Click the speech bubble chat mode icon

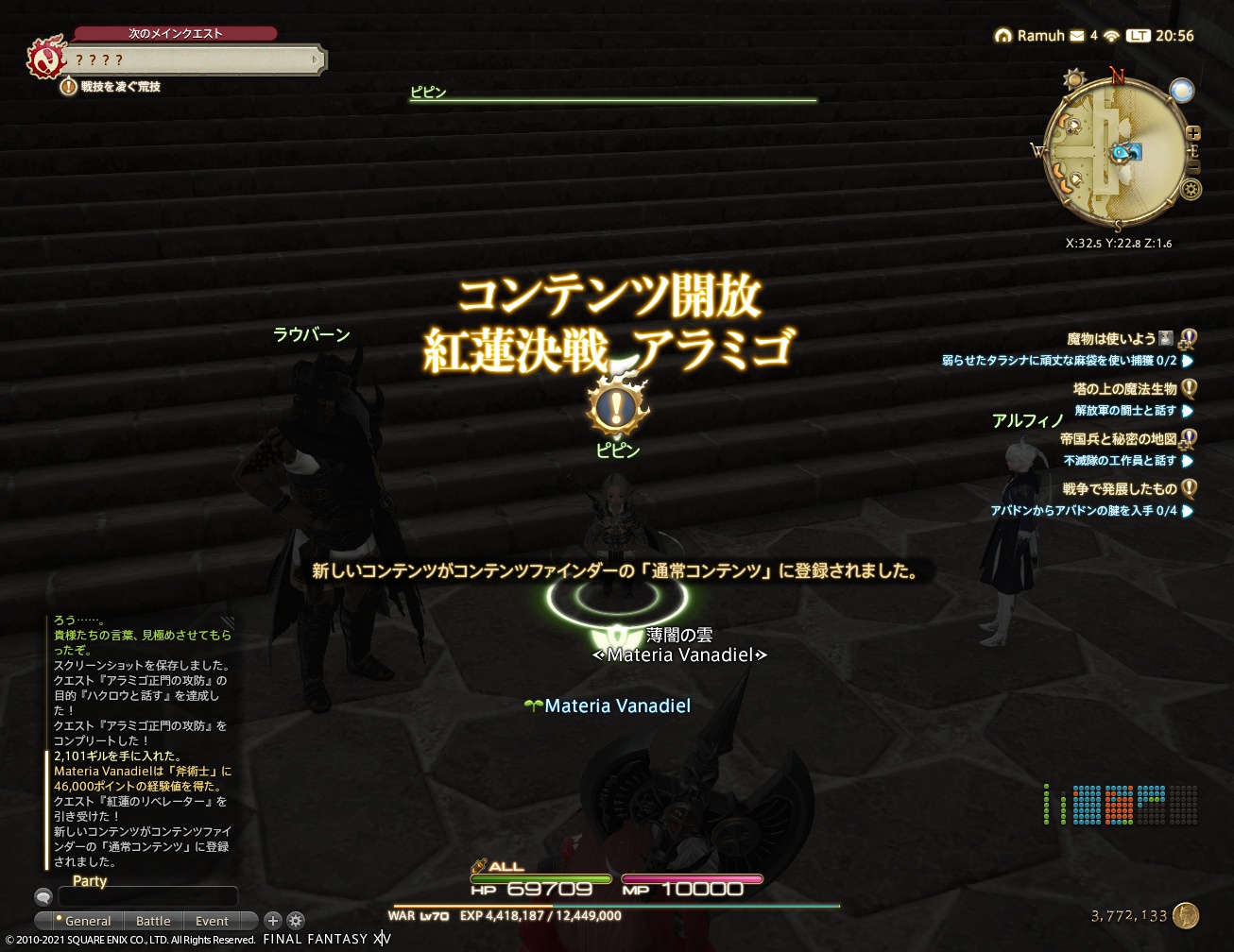tap(44, 896)
